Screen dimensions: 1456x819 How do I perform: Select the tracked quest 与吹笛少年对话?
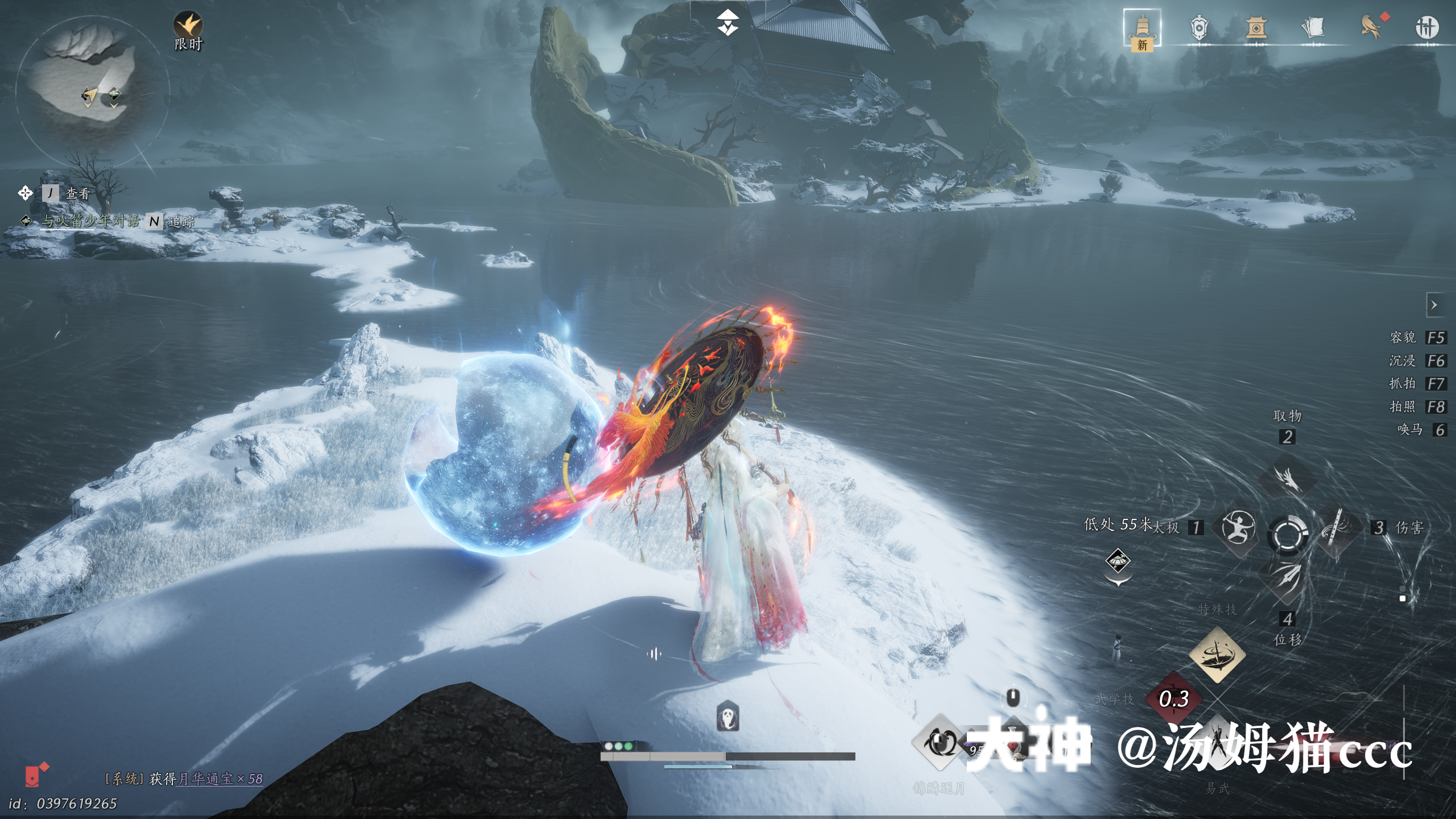90,221
